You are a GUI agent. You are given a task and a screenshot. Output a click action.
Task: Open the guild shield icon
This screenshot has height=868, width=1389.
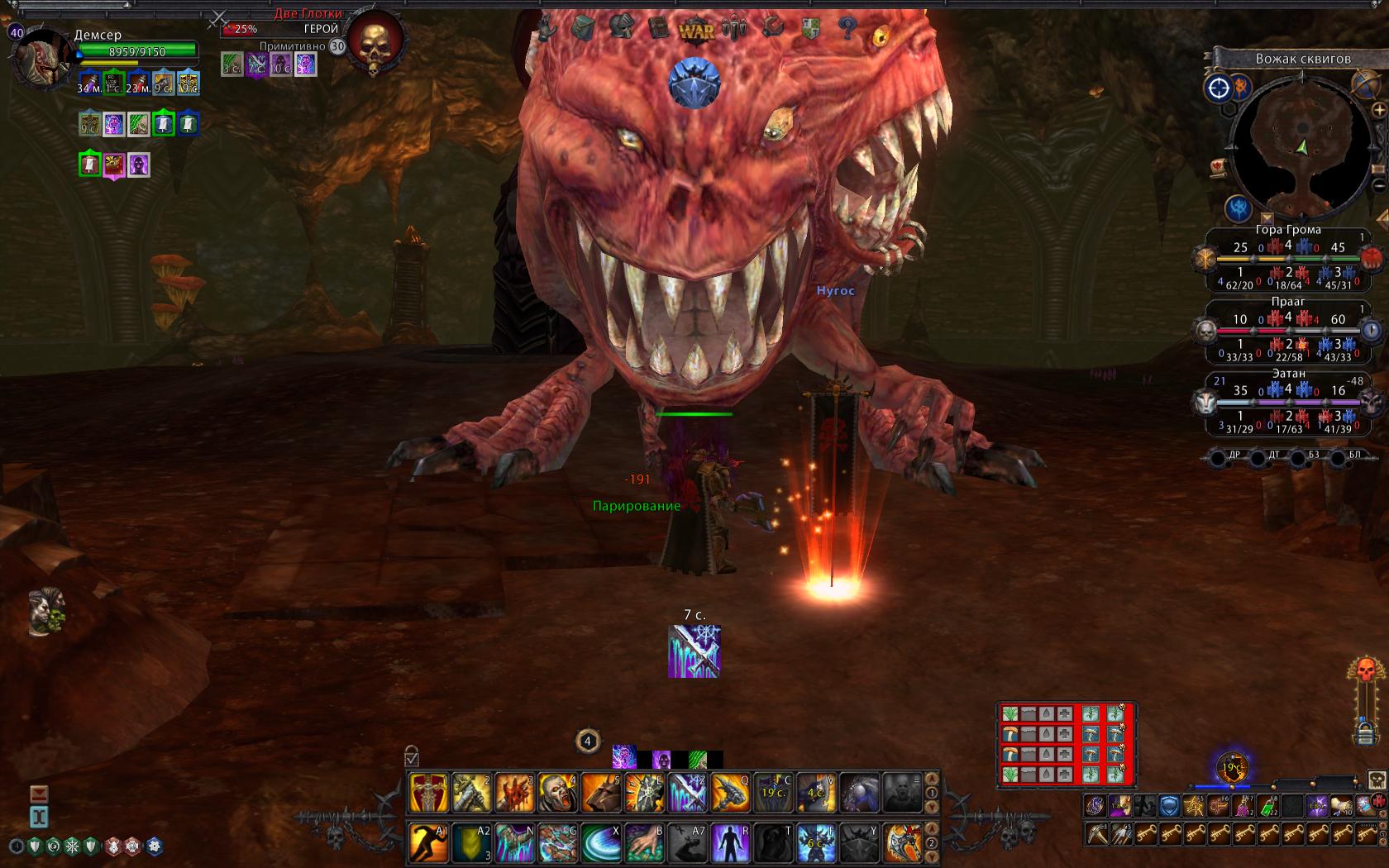[811, 29]
